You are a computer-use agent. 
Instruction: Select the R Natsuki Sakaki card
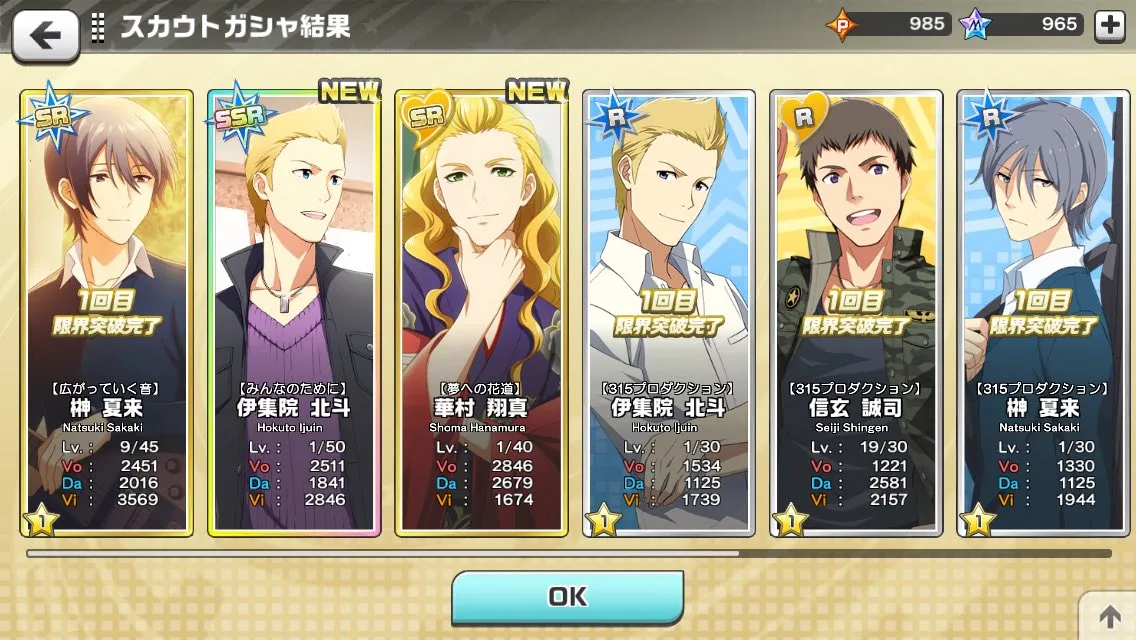pyautogui.click(x=1043, y=312)
